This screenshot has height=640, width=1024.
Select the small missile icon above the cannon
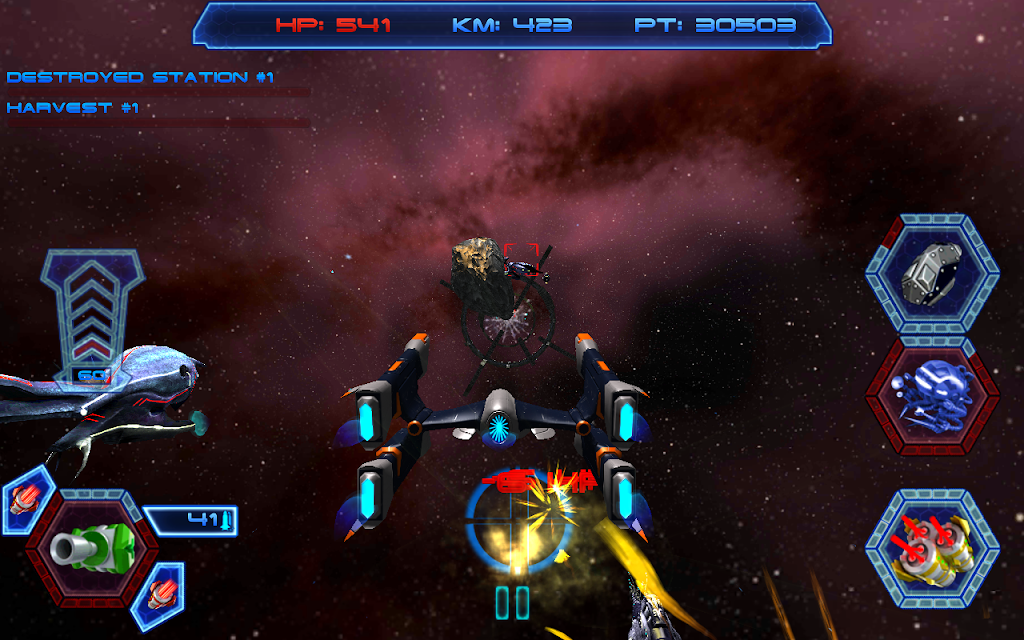(x=25, y=496)
